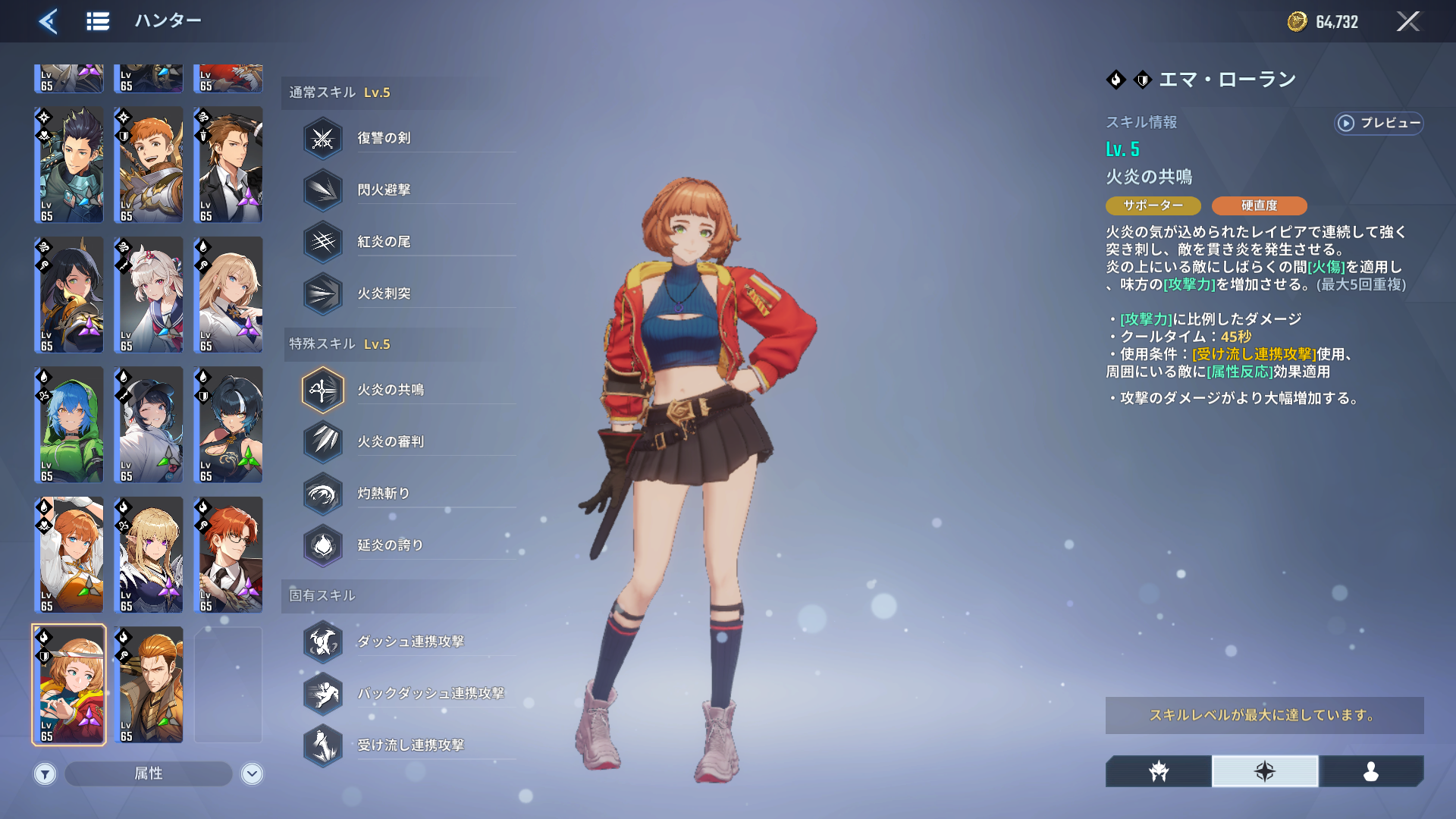Open the list menu icon

[98, 21]
